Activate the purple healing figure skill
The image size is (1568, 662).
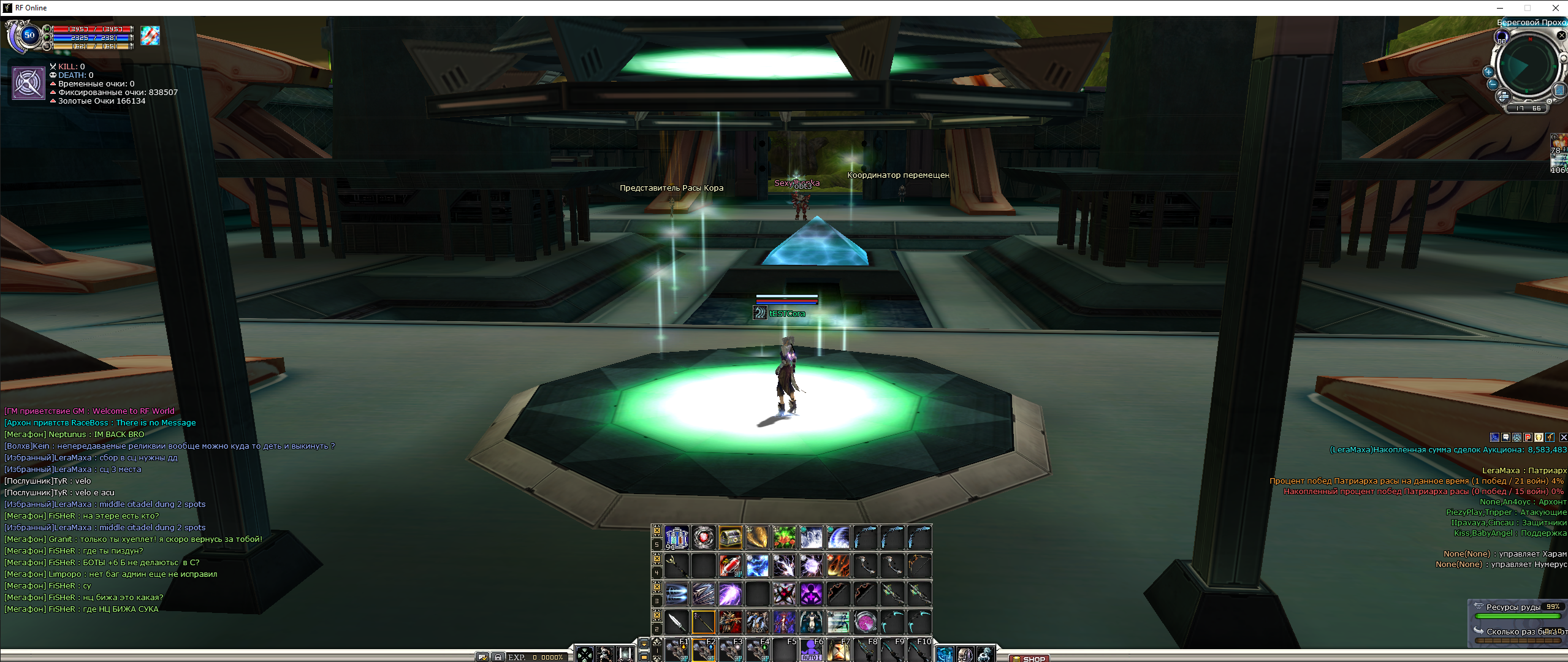click(x=811, y=593)
